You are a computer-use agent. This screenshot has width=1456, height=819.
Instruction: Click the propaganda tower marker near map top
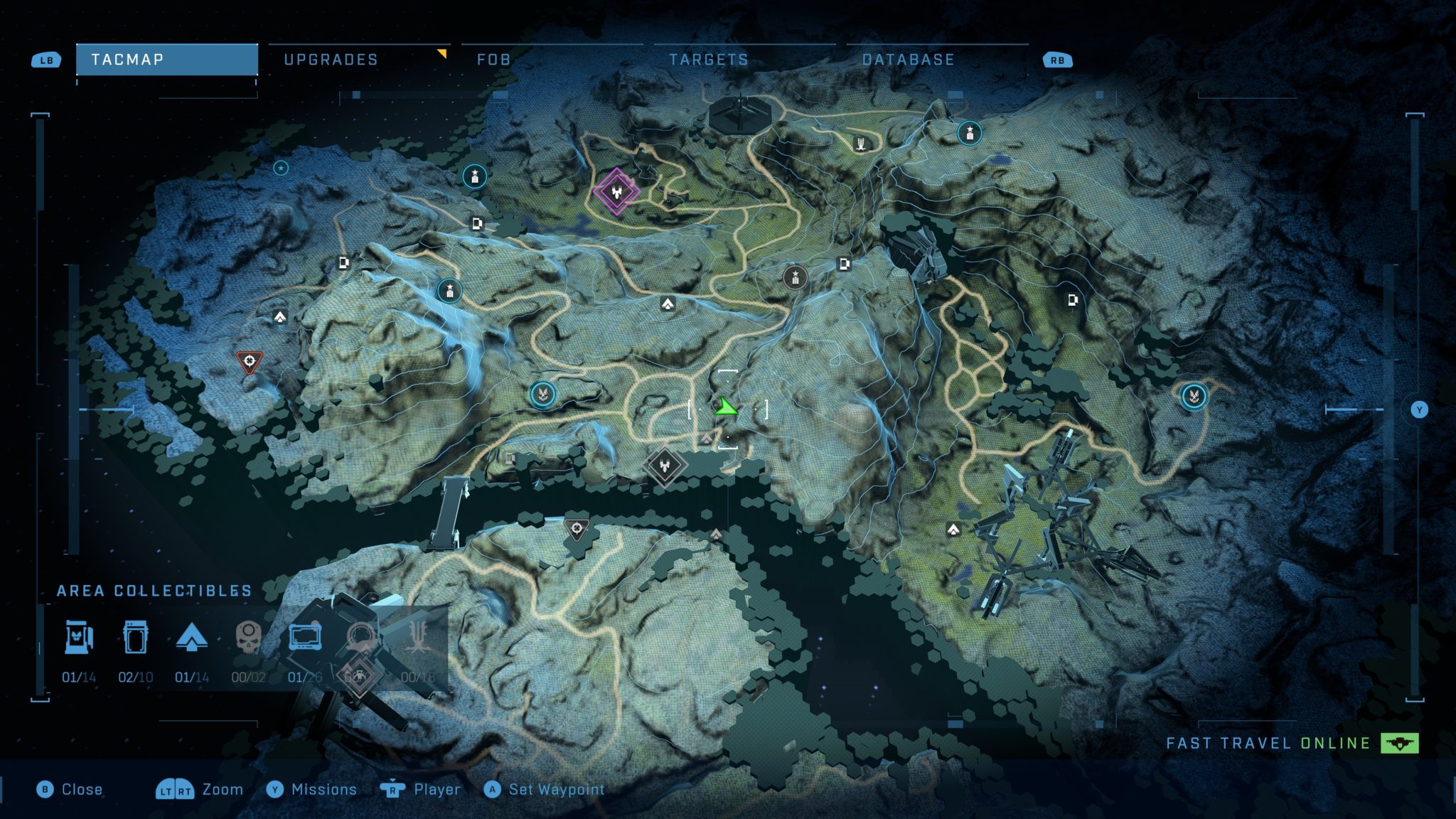tap(860, 145)
